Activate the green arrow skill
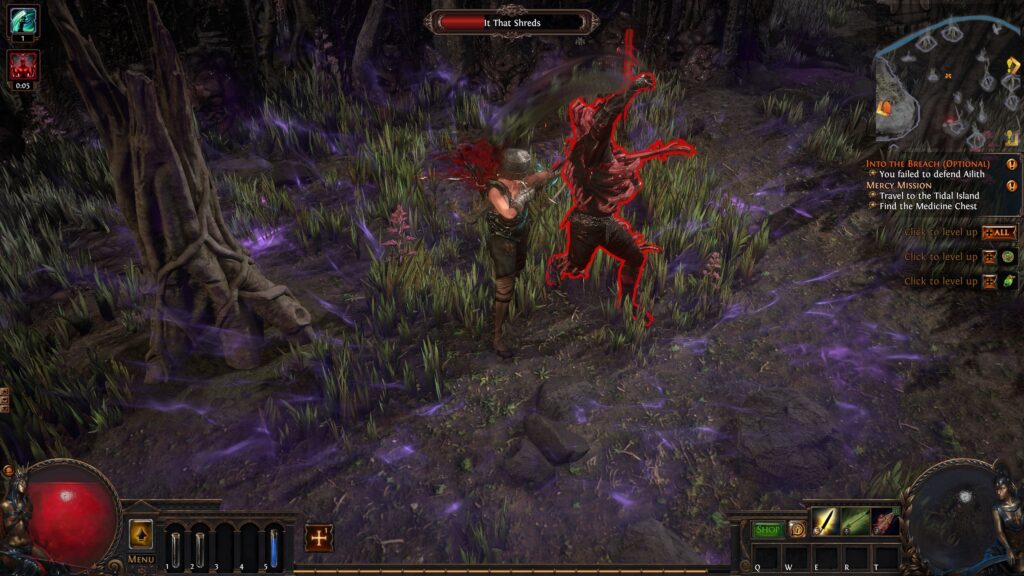 click(x=855, y=521)
